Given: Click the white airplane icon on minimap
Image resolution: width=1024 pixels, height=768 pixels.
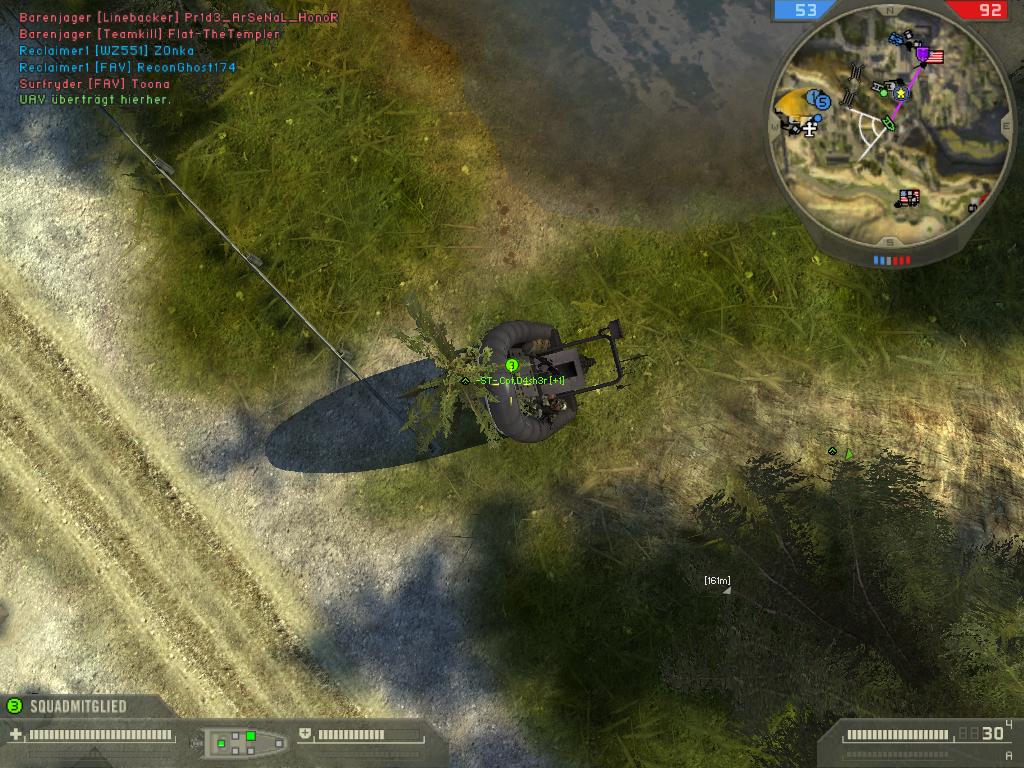Looking at the screenshot, I should click(x=809, y=127).
